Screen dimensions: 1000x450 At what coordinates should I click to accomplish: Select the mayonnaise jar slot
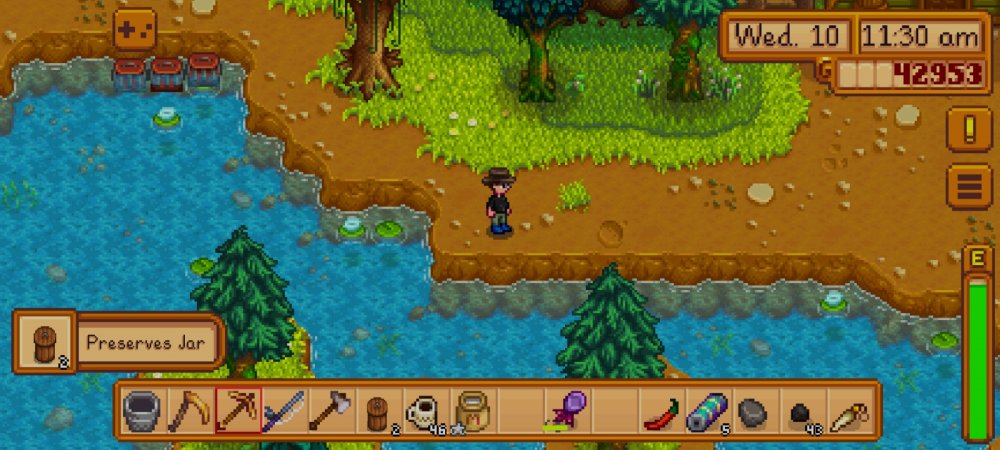coord(471,410)
